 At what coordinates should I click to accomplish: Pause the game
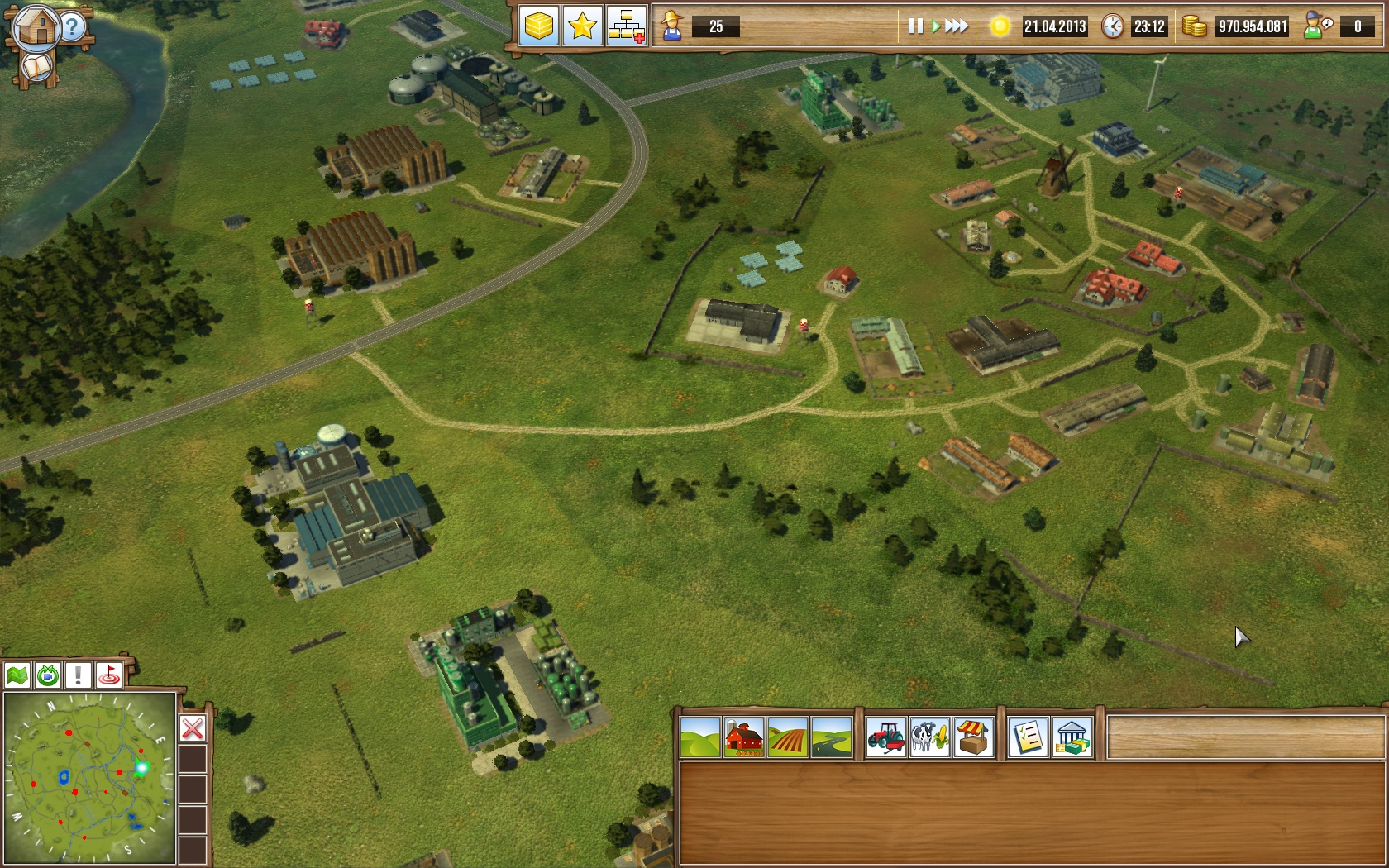click(914, 26)
